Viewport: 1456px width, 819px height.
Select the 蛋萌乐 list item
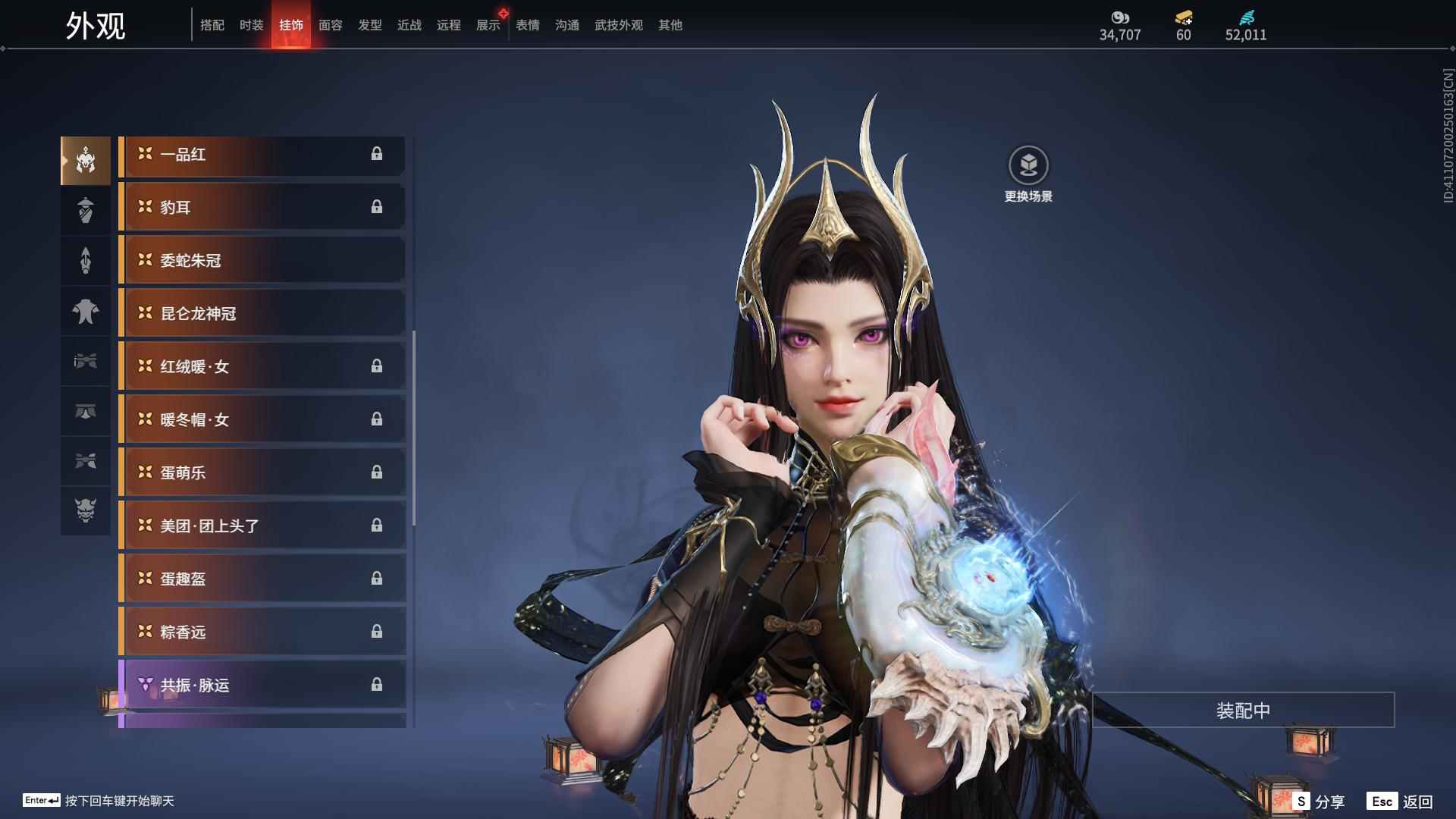click(x=262, y=473)
